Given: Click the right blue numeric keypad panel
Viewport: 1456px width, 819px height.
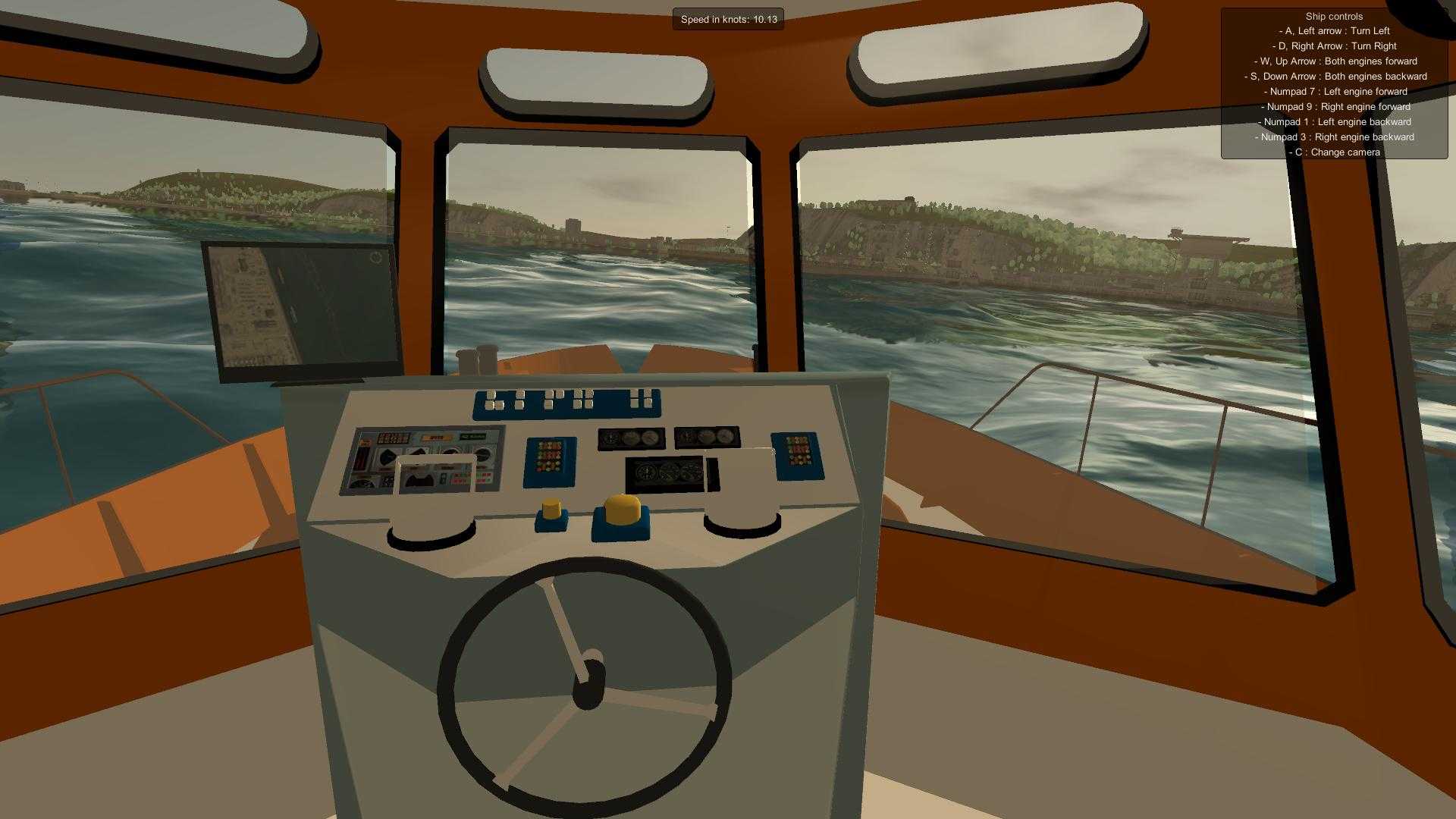Looking at the screenshot, I should click(x=798, y=457).
